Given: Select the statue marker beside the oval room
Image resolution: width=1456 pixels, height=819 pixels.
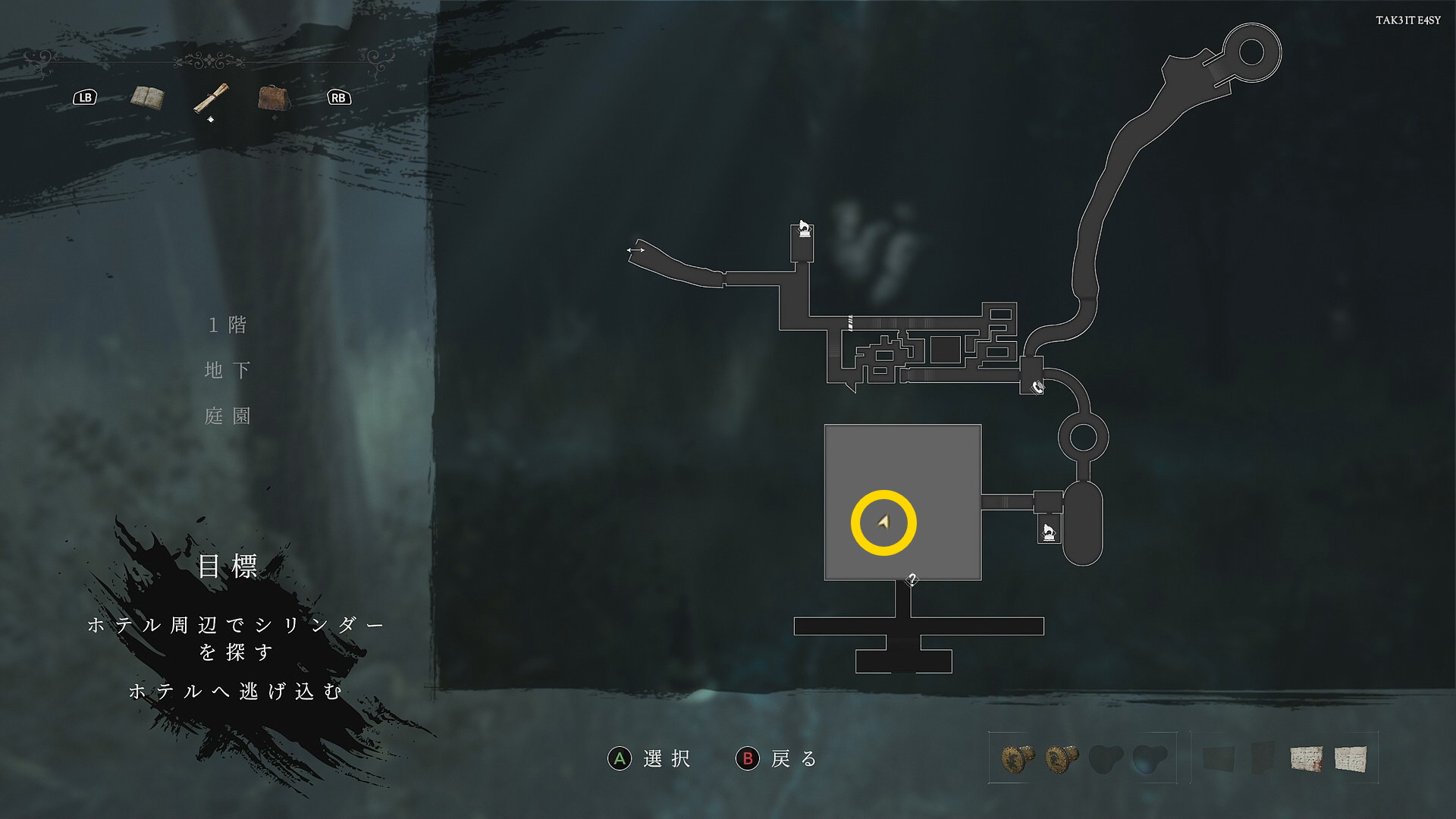Looking at the screenshot, I should point(1049,532).
